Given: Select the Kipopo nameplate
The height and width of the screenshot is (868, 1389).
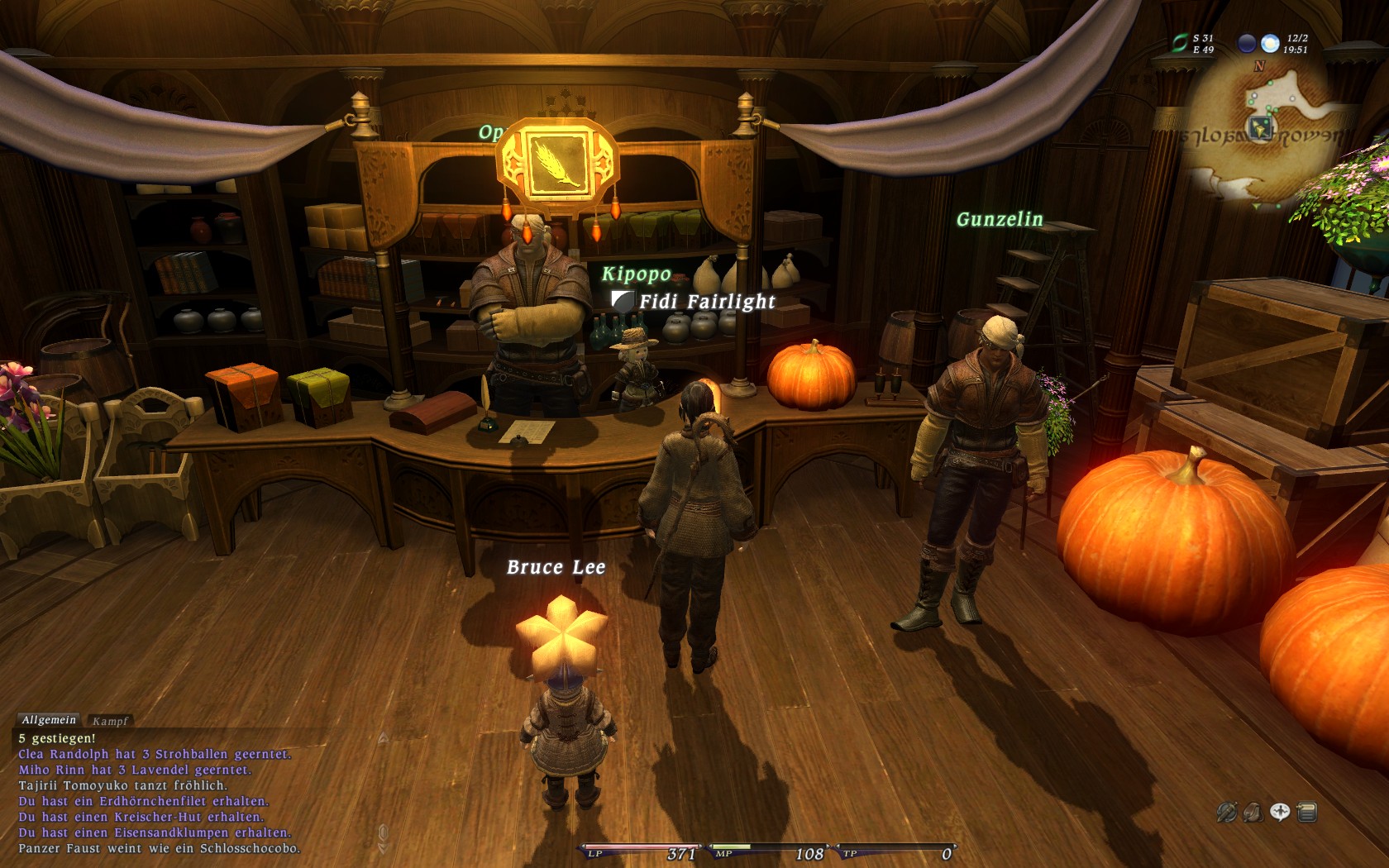Looking at the screenshot, I should (636, 274).
